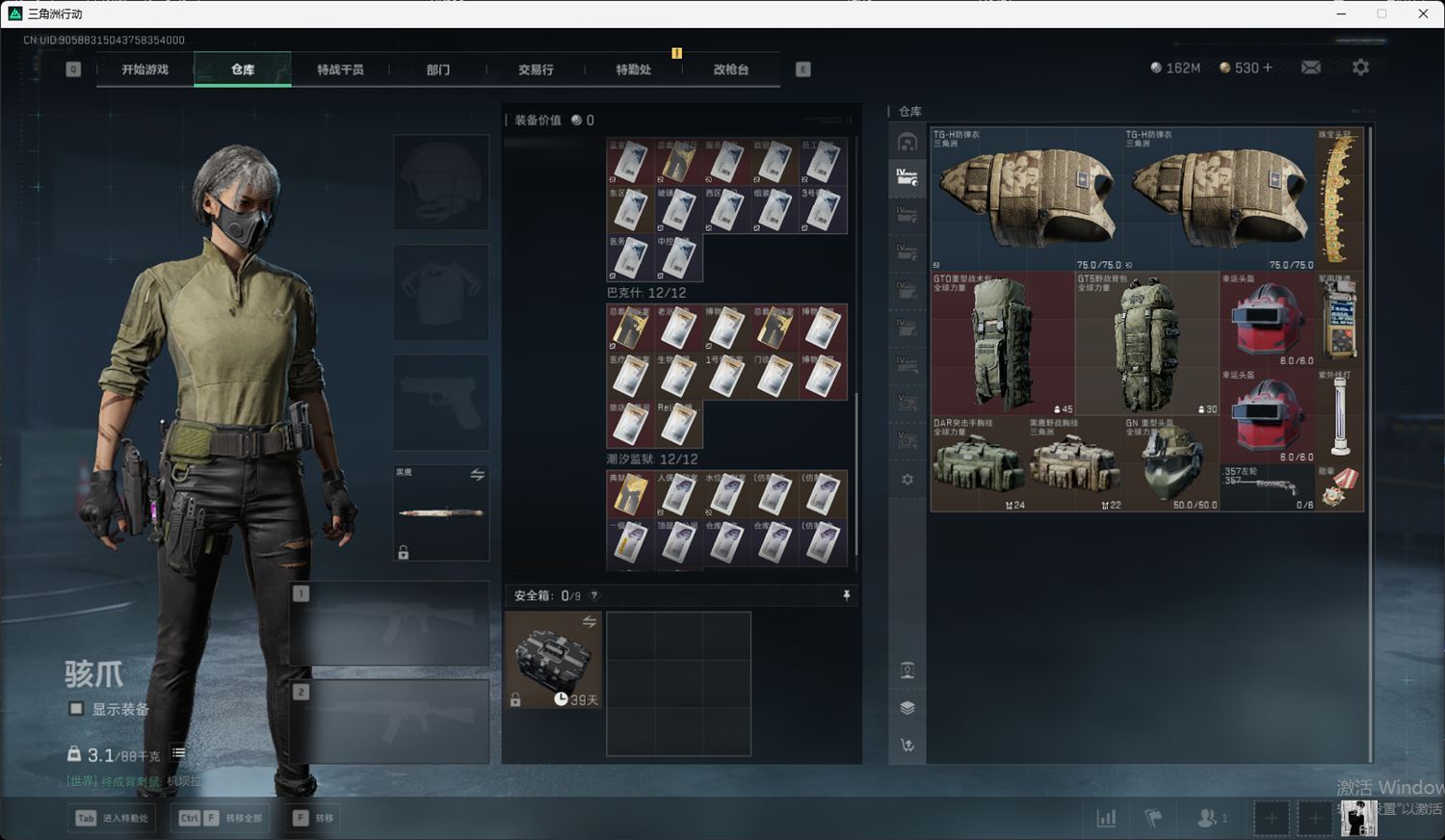Open the 开始游戏 tab
Screen dimensions: 1445x840
click(x=144, y=69)
